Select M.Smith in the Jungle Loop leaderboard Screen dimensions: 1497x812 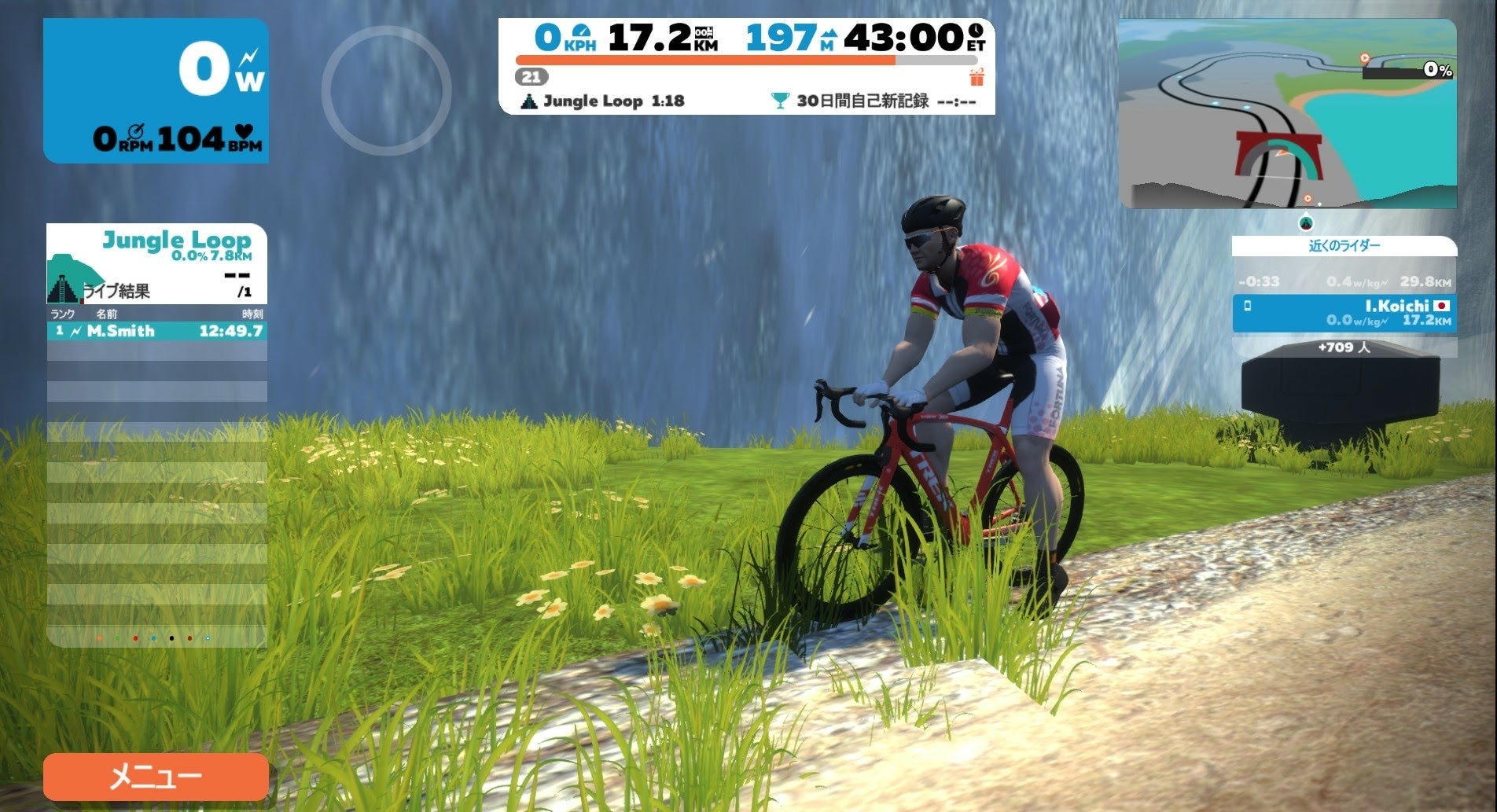[156, 331]
